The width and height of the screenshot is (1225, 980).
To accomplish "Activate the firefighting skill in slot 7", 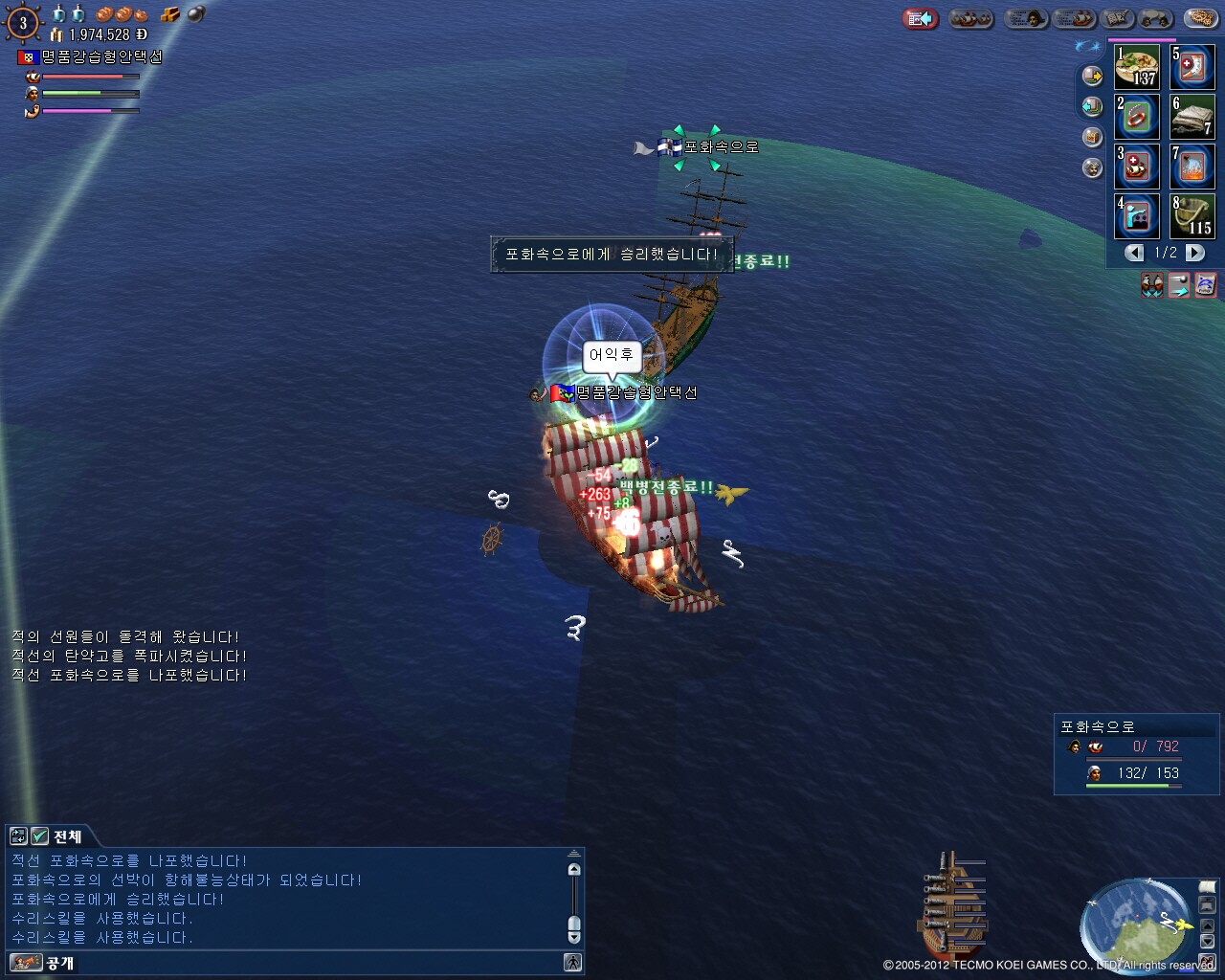I will pyautogui.click(x=1192, y=167).
